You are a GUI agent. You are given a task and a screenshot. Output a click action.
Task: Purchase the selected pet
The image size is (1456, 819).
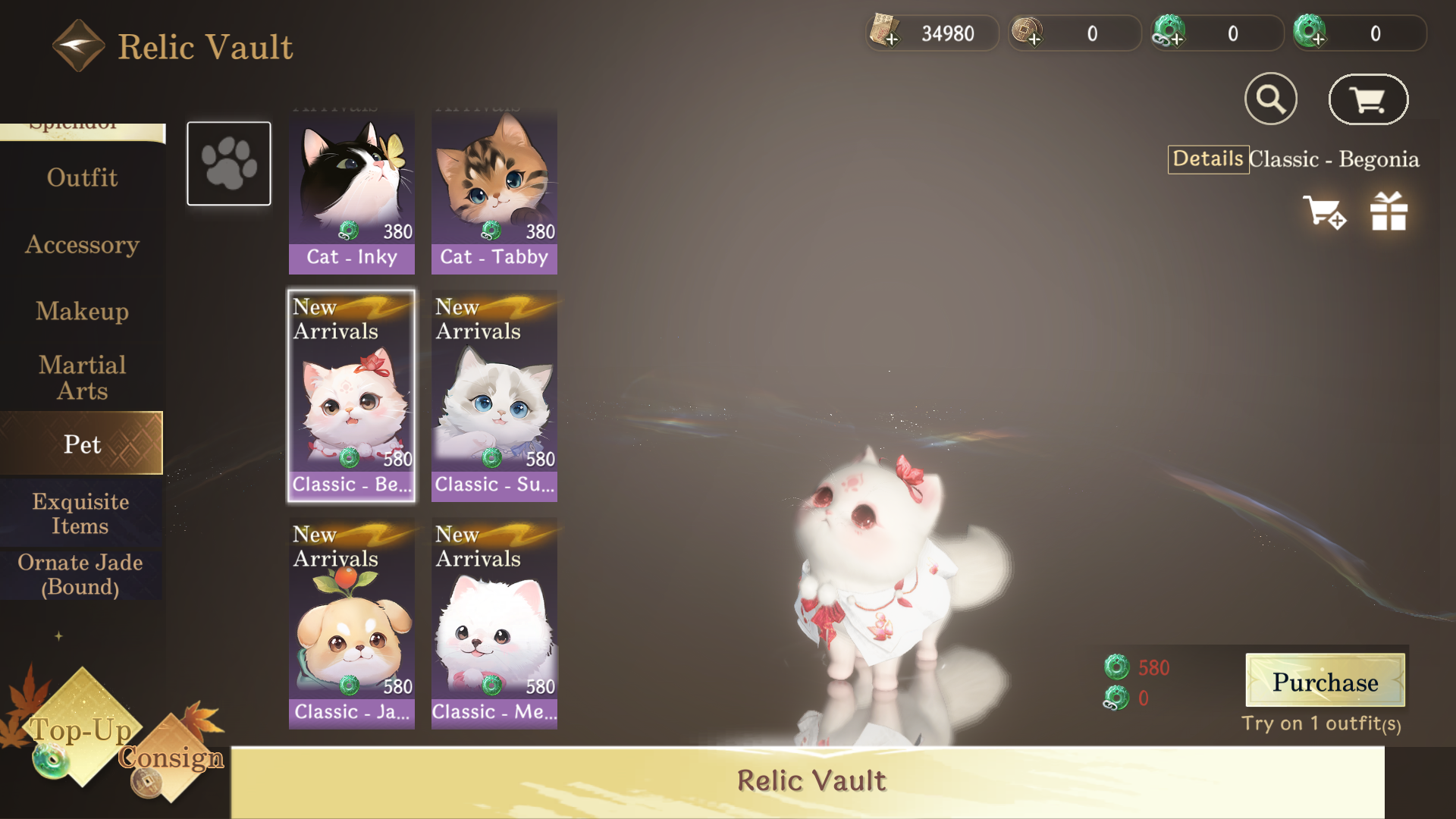point(1325,681)
